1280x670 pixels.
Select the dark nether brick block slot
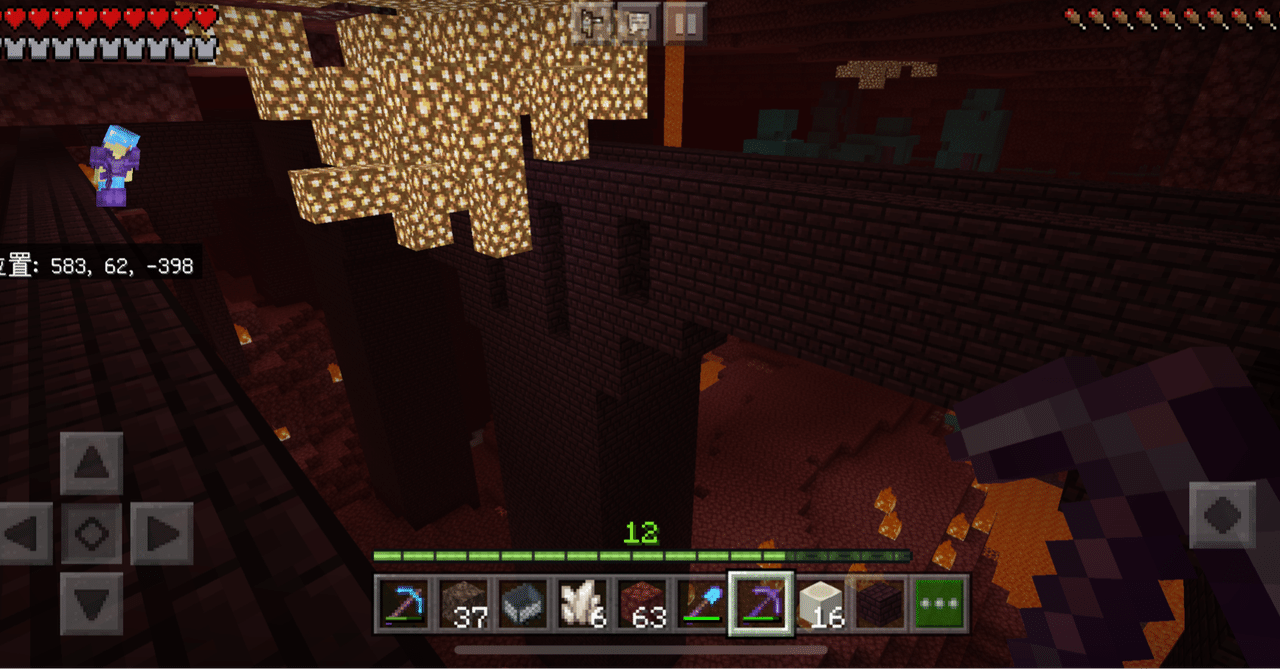click(x=879, y=603)
